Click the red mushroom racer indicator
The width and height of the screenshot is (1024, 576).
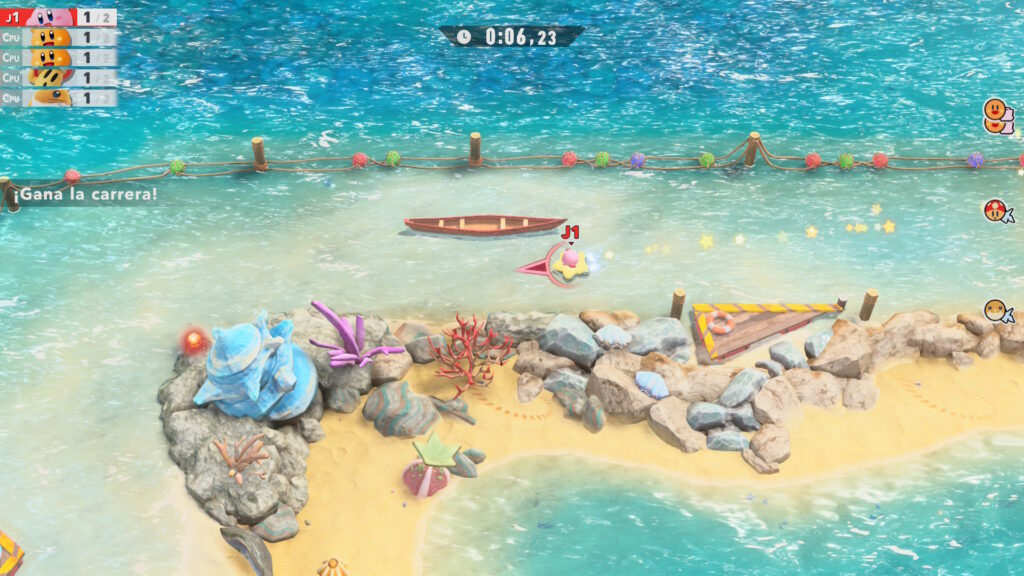pos(998,211)
